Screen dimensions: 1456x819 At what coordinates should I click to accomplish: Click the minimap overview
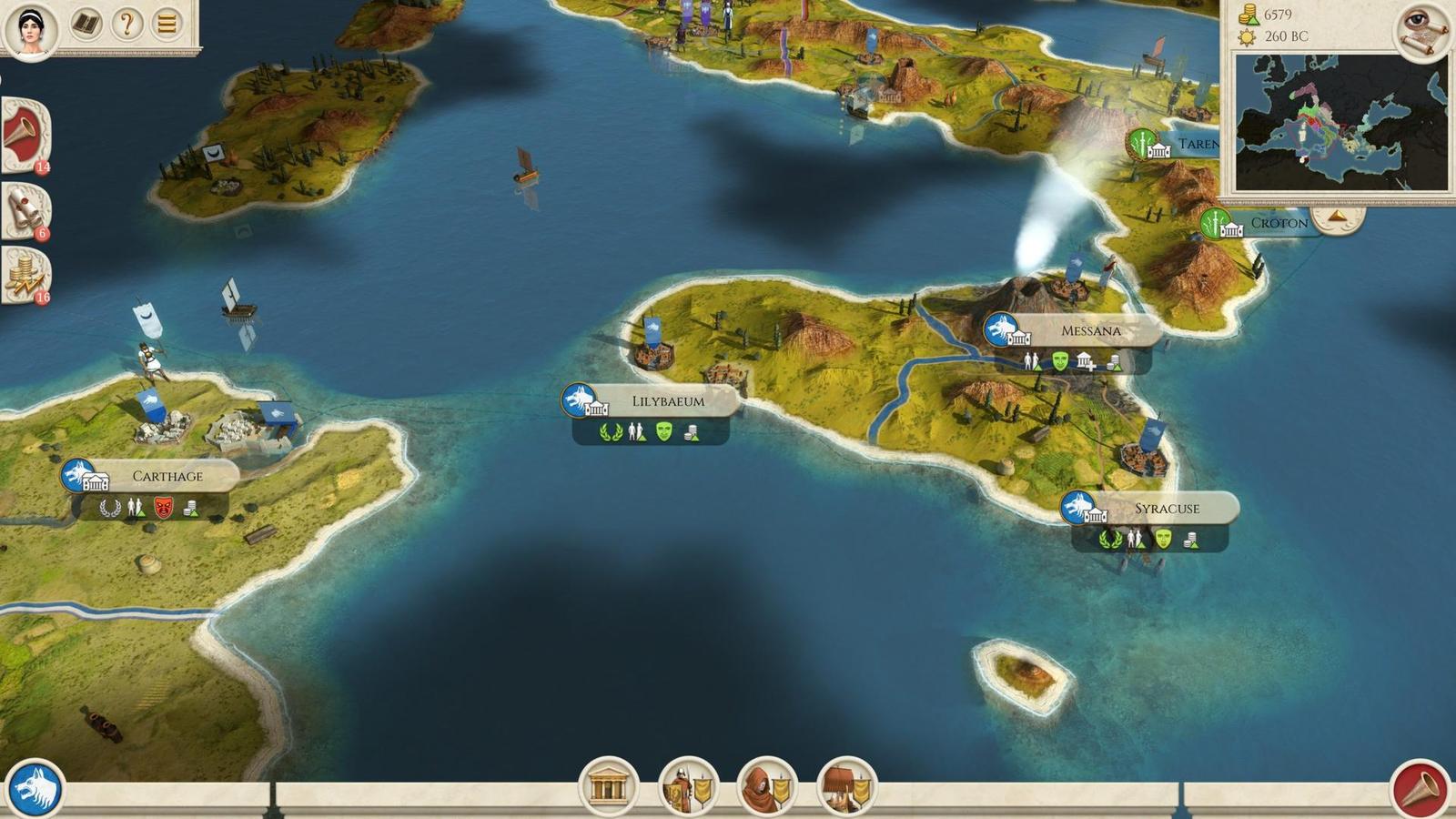click(1340, 122)
